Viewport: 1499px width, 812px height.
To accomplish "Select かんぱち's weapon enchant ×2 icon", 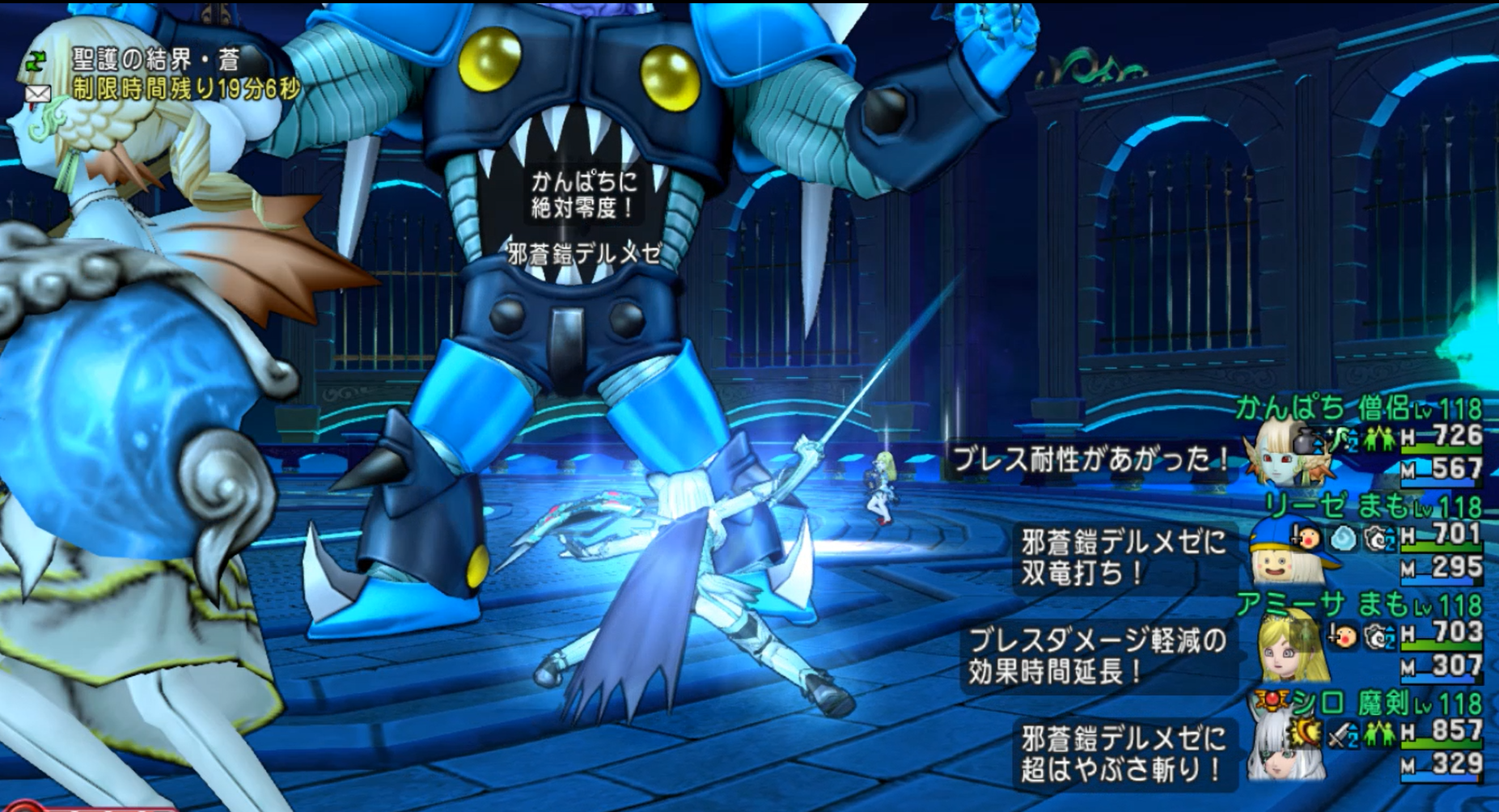I will pyautogui.click(x=1344, y=441).
